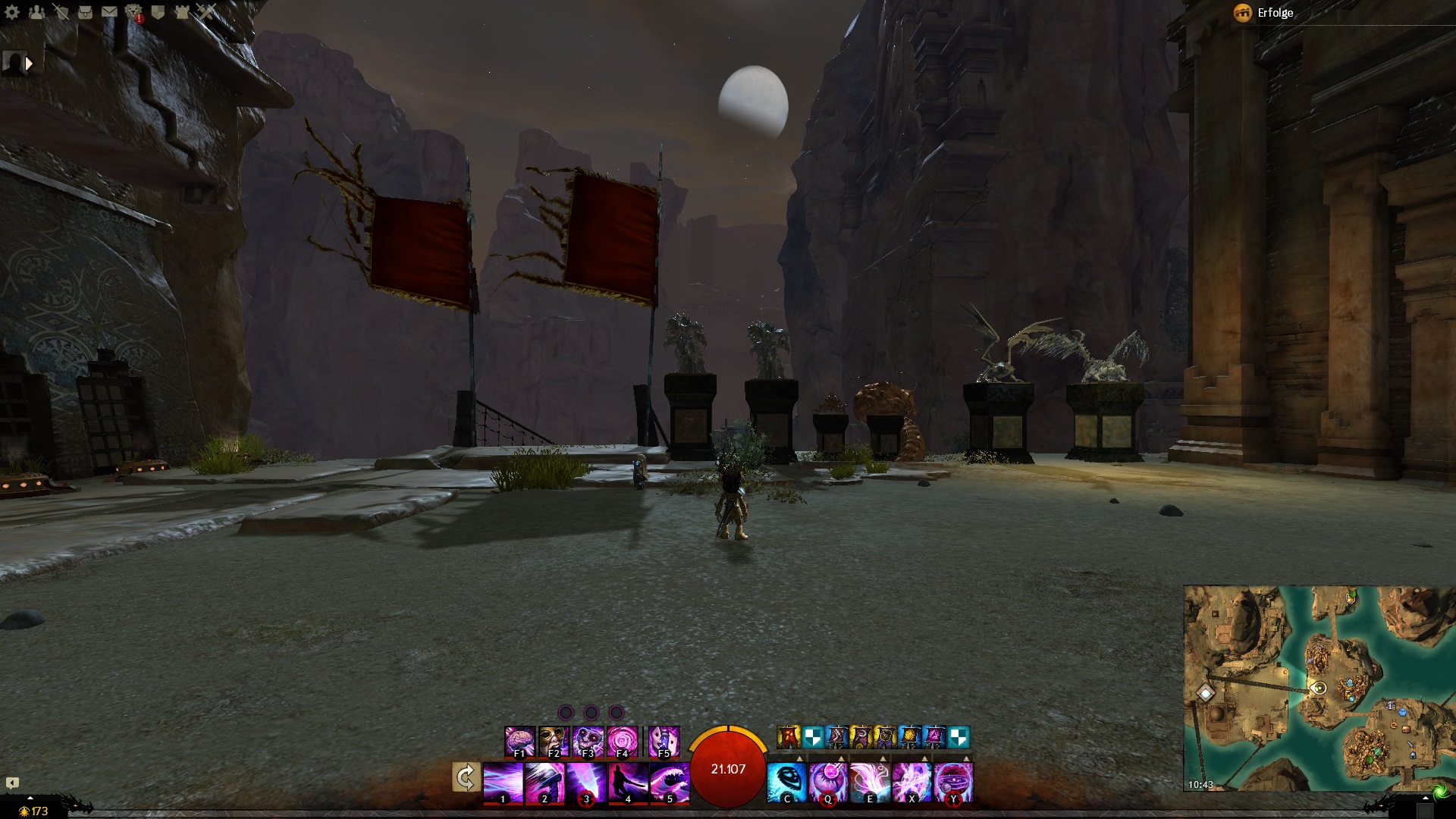The width and height of the screenshot is (1456, 819).
Task: Open the mail envelope icon
Action: (109, 11)
